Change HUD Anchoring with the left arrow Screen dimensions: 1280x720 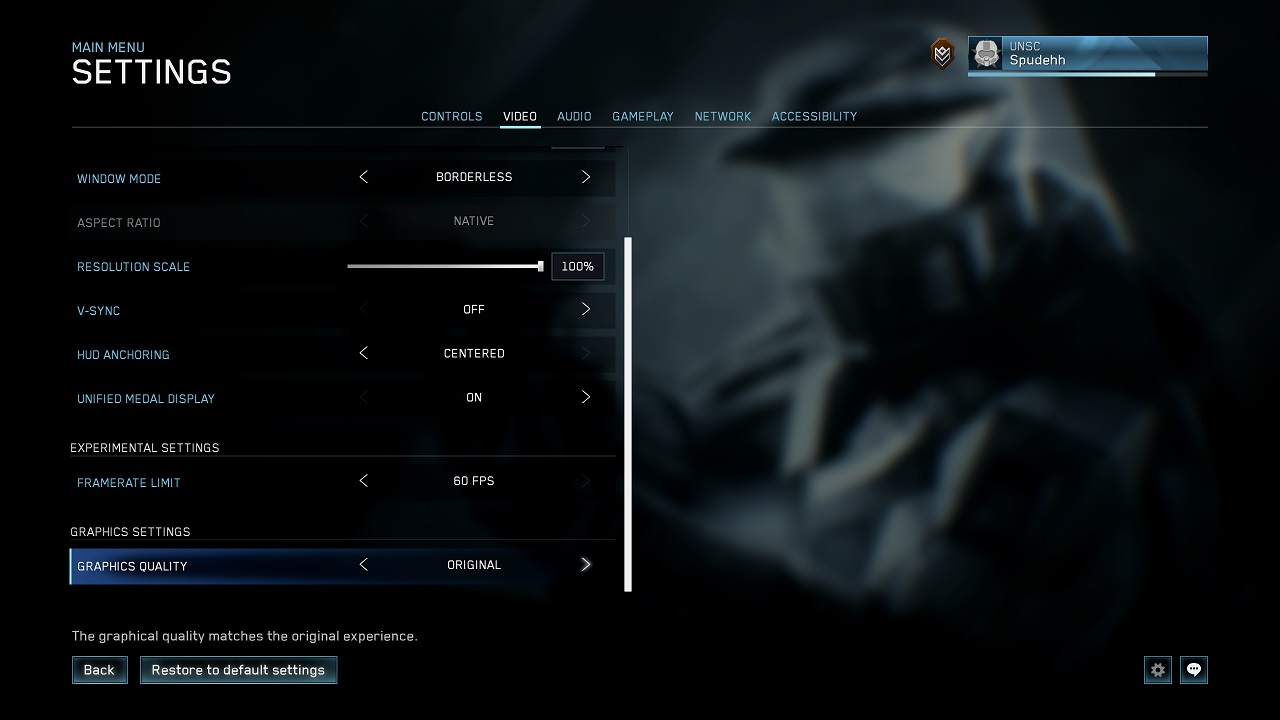click(x=363, y=353)
